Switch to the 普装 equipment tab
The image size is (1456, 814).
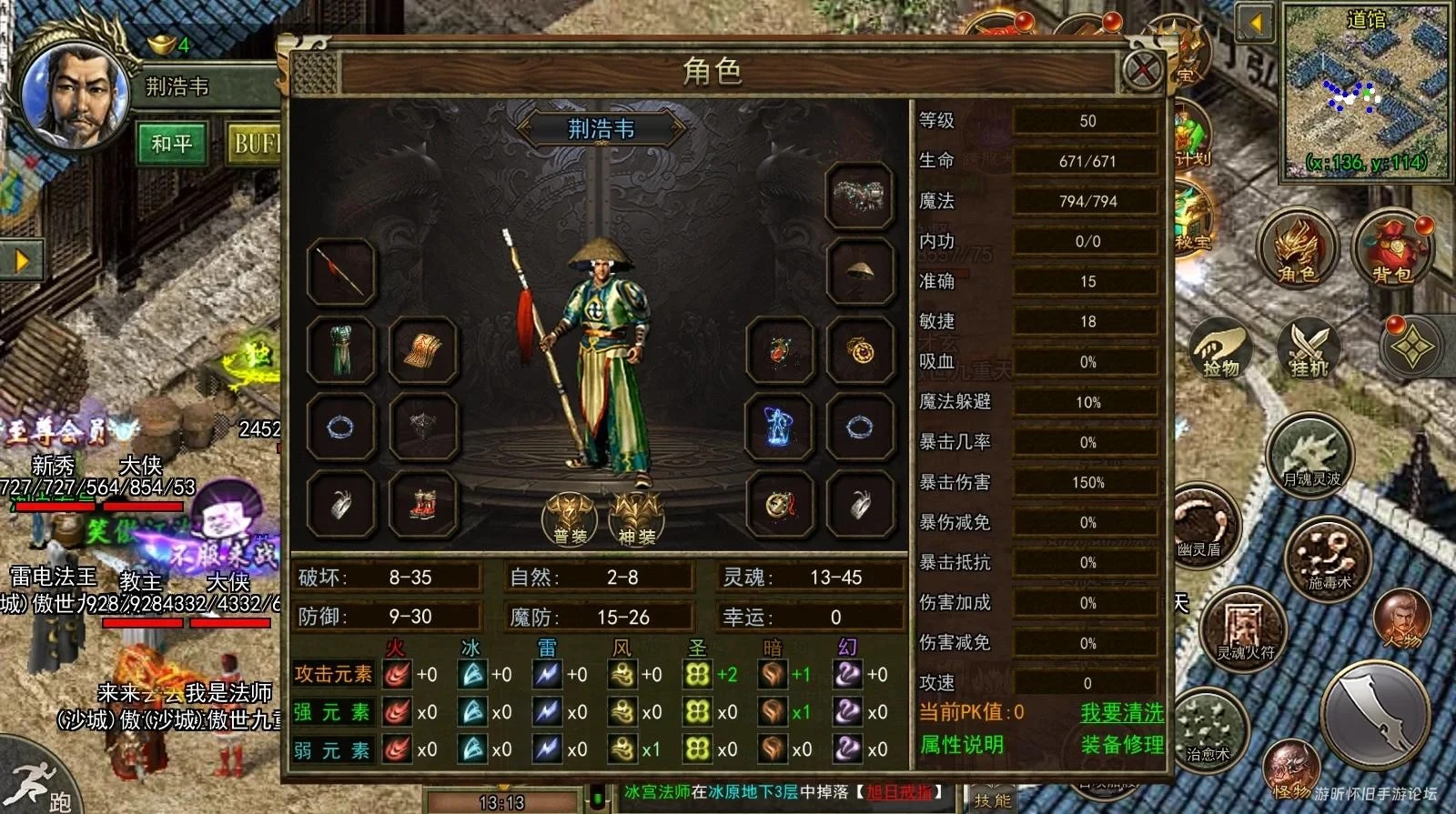pyautogui.click(x=571, y=518)
